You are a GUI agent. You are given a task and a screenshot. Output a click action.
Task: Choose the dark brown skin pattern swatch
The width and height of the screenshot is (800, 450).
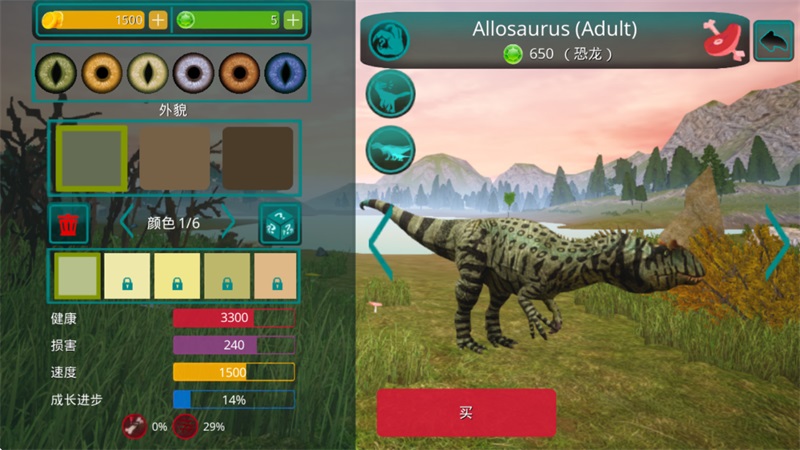tap(258, 159)
